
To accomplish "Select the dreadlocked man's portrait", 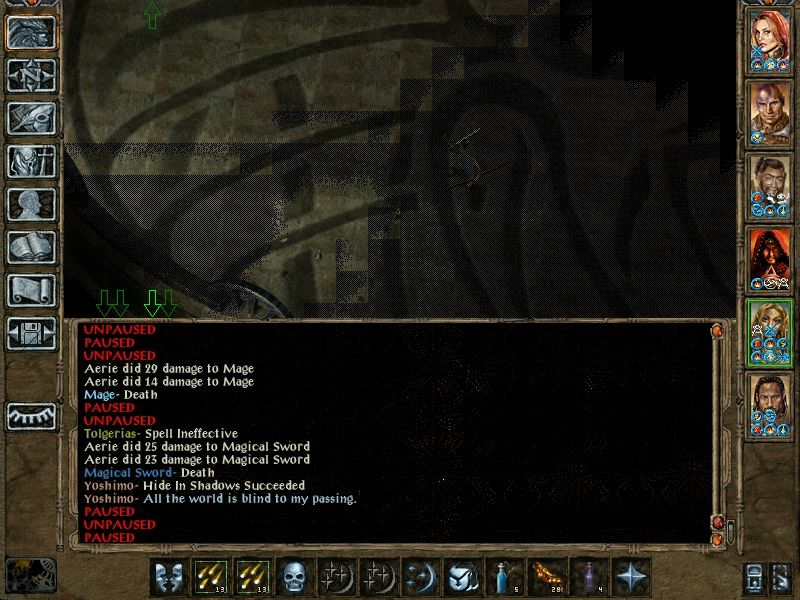I will (771, 405).
